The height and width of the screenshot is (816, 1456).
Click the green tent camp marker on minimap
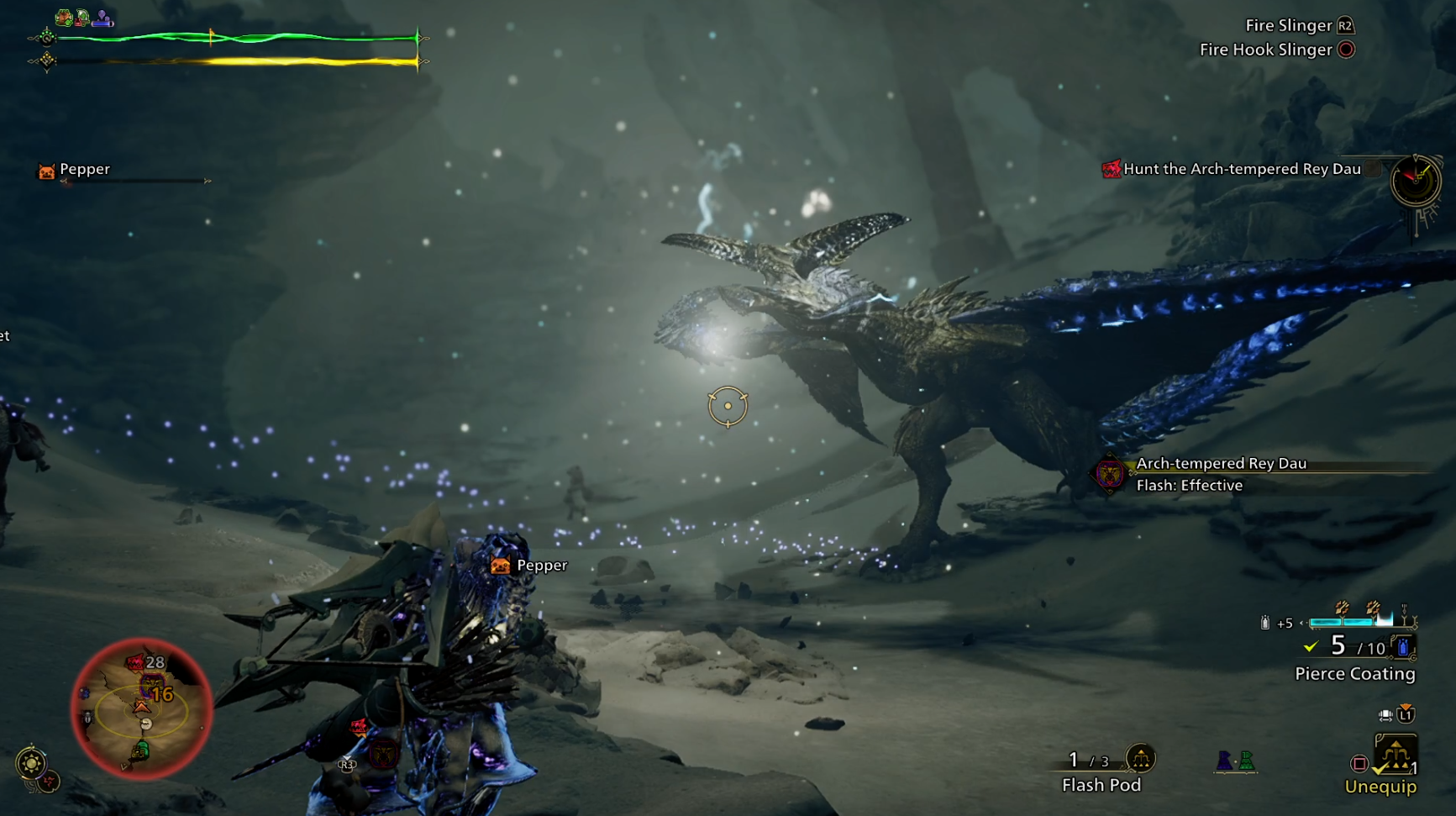coord(140,750)
